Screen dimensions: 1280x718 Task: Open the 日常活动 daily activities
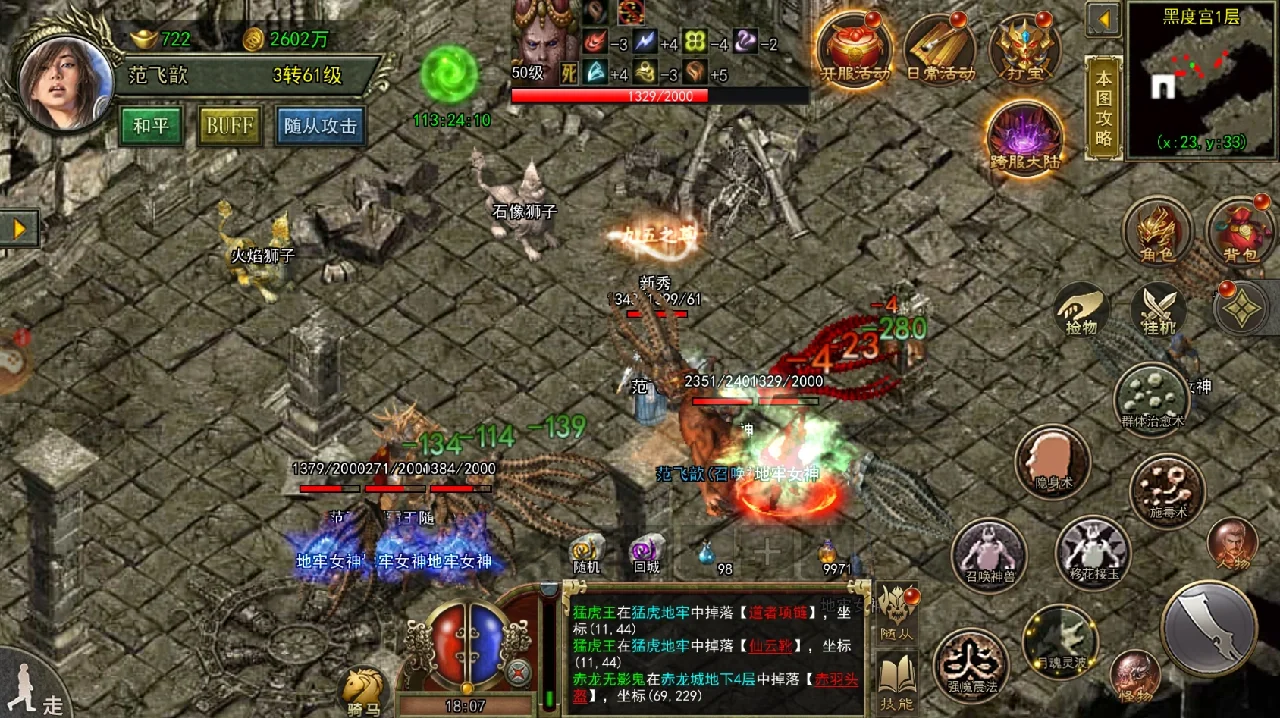(x=940, y=48)
